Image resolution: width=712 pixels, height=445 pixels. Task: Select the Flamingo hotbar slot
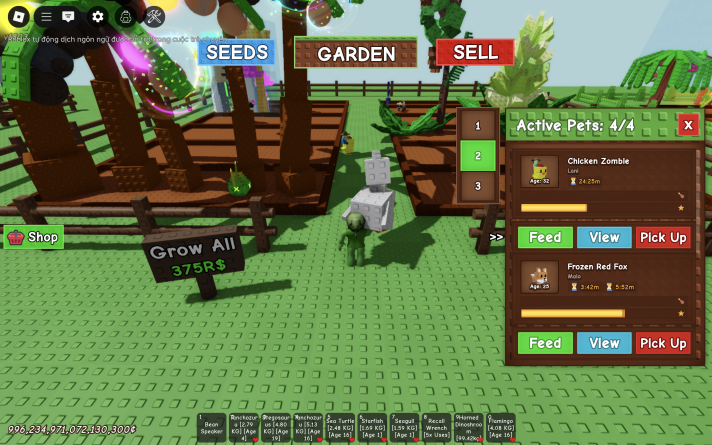pyautogui.click(x=500, y=428)
